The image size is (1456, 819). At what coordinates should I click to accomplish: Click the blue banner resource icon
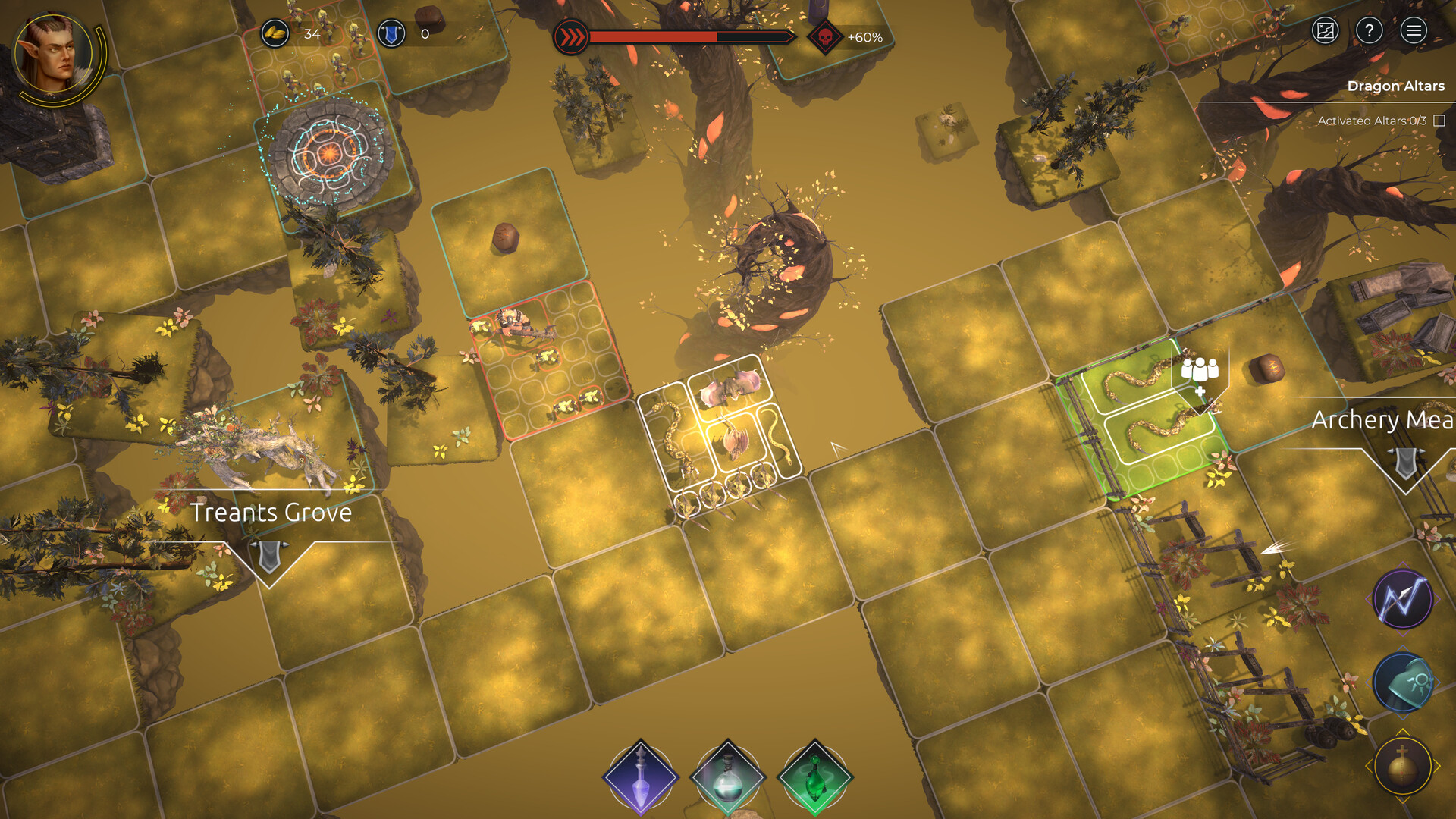pyautogui.click(x=391, y=33)
